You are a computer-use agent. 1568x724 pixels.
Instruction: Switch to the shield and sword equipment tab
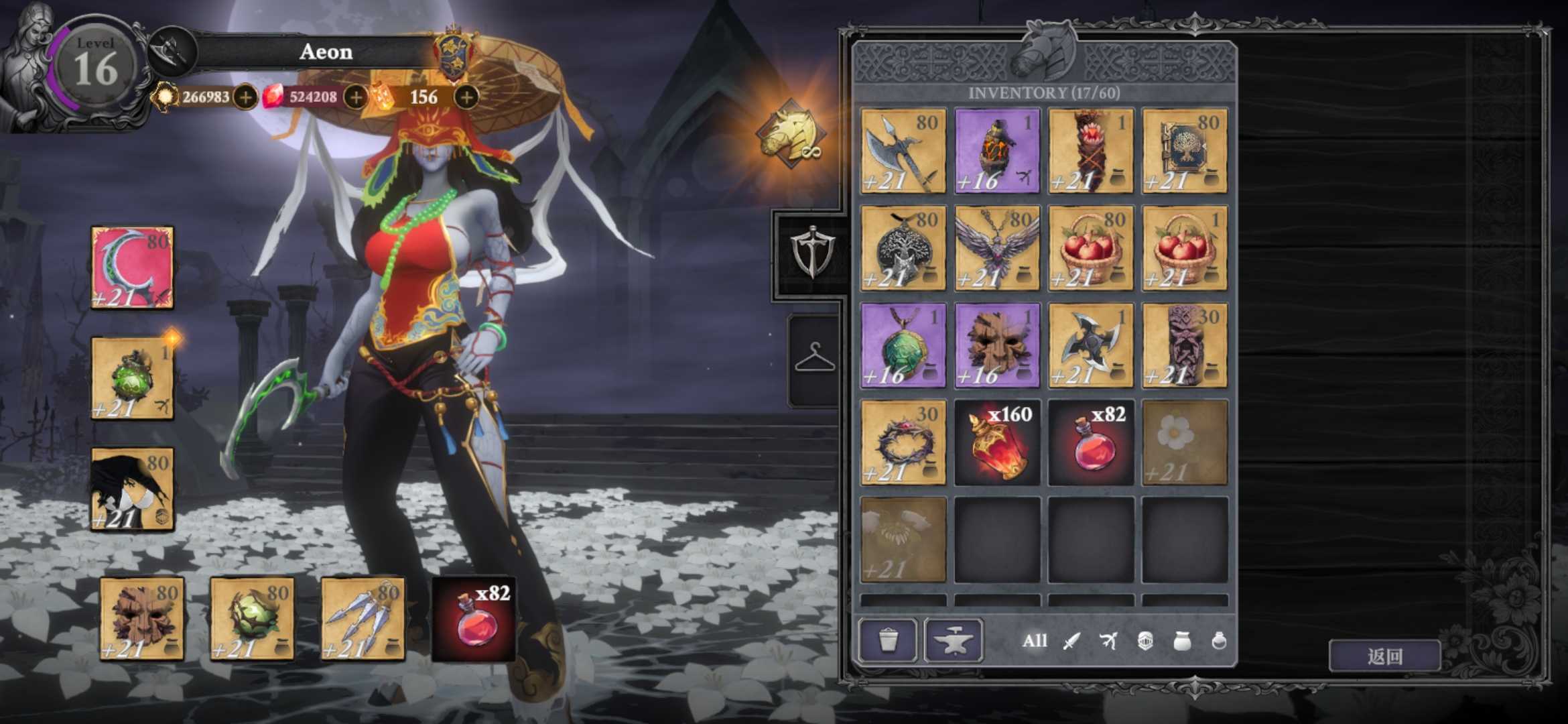[813, 251]
